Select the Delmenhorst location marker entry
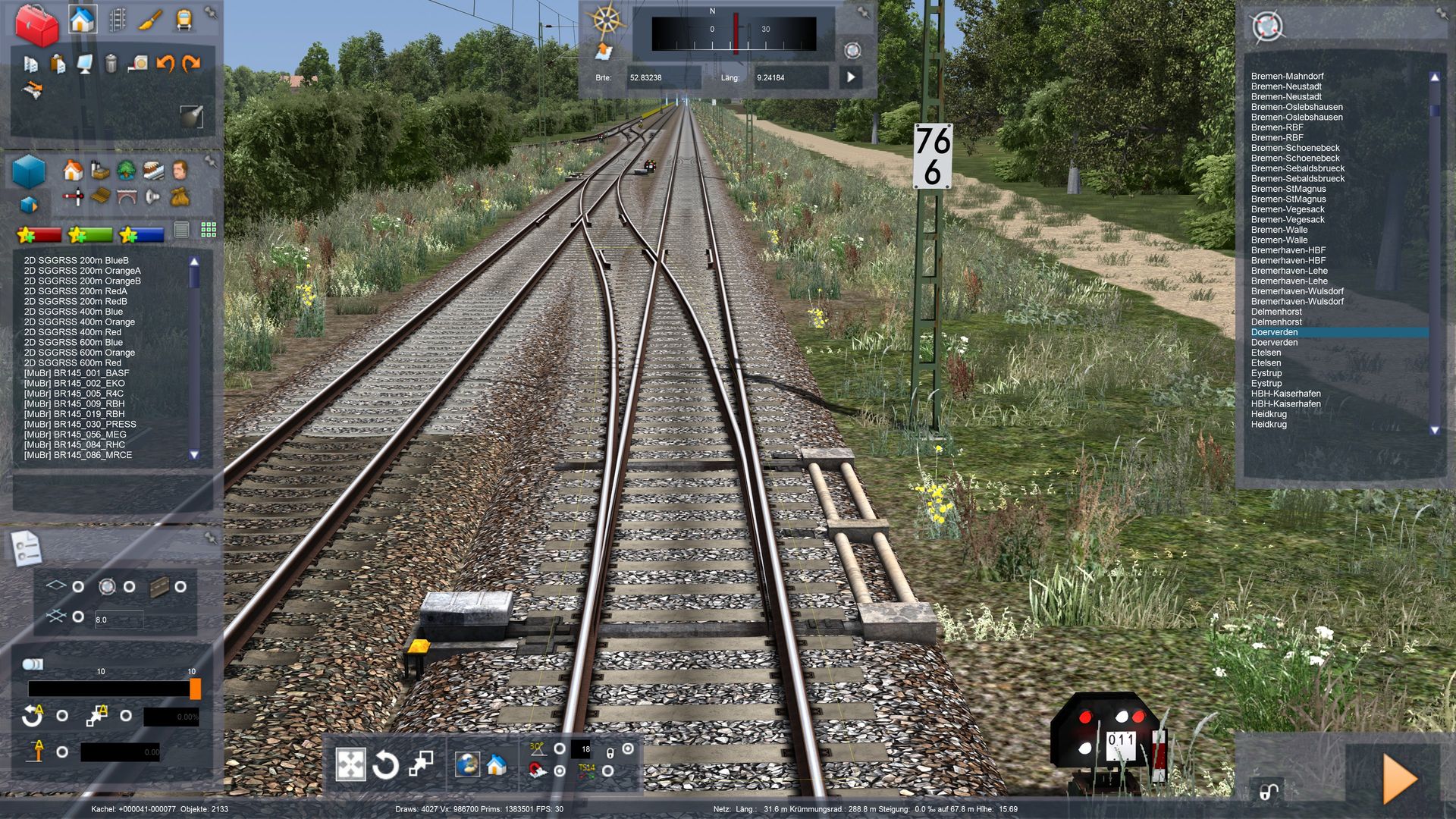1456x819 pixels. tap(1276, 312)
